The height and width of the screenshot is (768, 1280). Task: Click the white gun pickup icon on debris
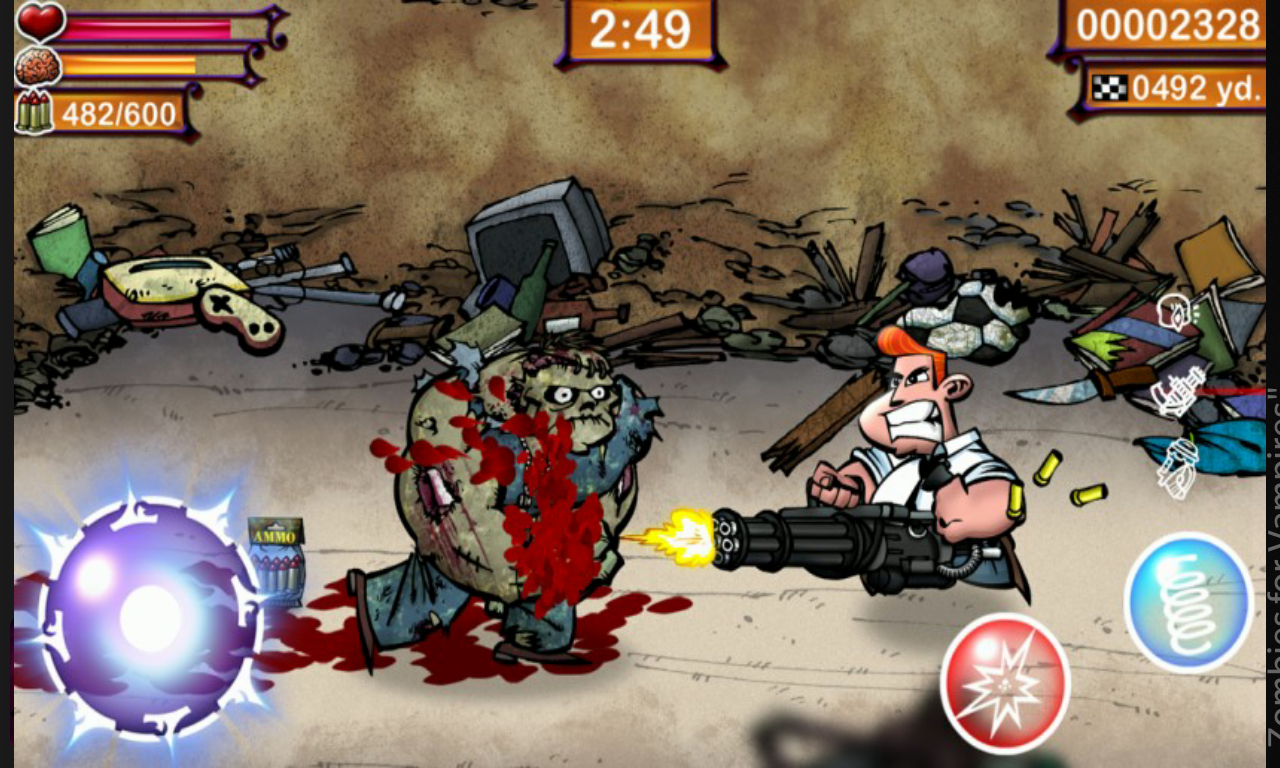point(1178,392)
